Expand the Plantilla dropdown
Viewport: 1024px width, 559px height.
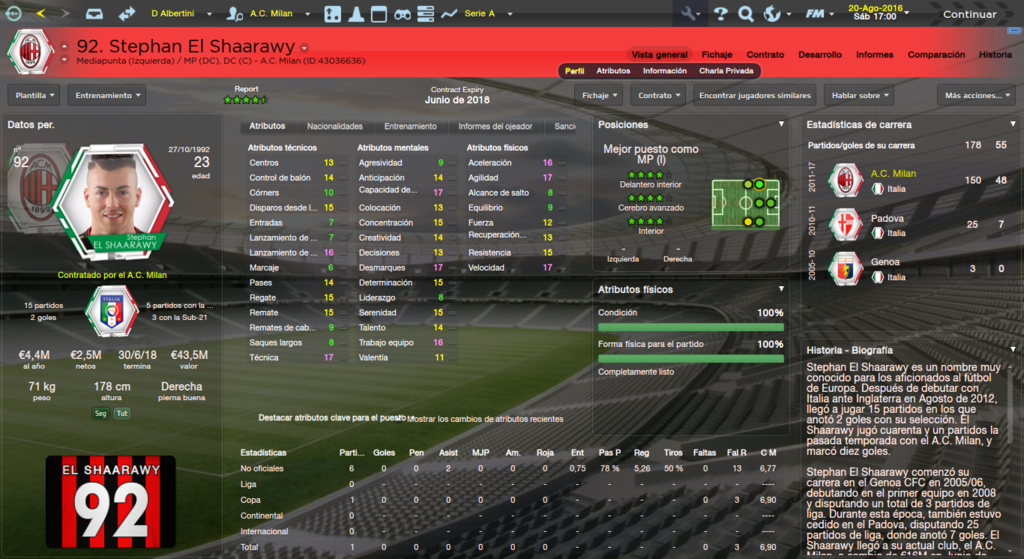coord(33,95)
